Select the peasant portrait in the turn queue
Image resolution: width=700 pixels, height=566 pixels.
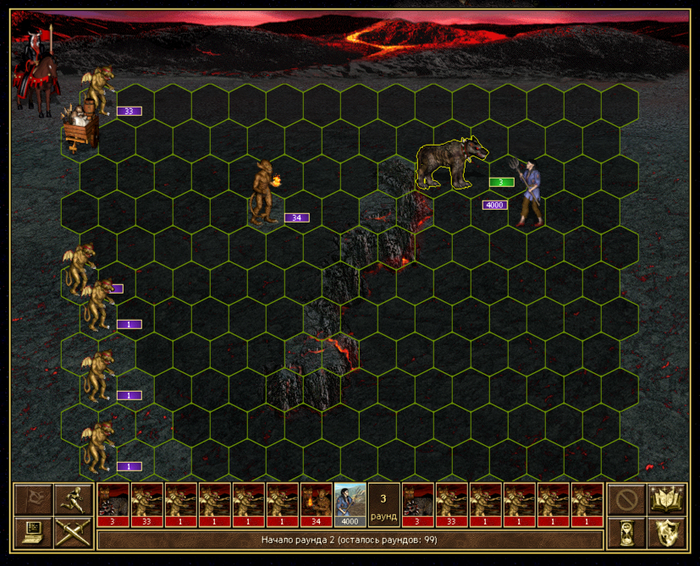tap(350, 505)
